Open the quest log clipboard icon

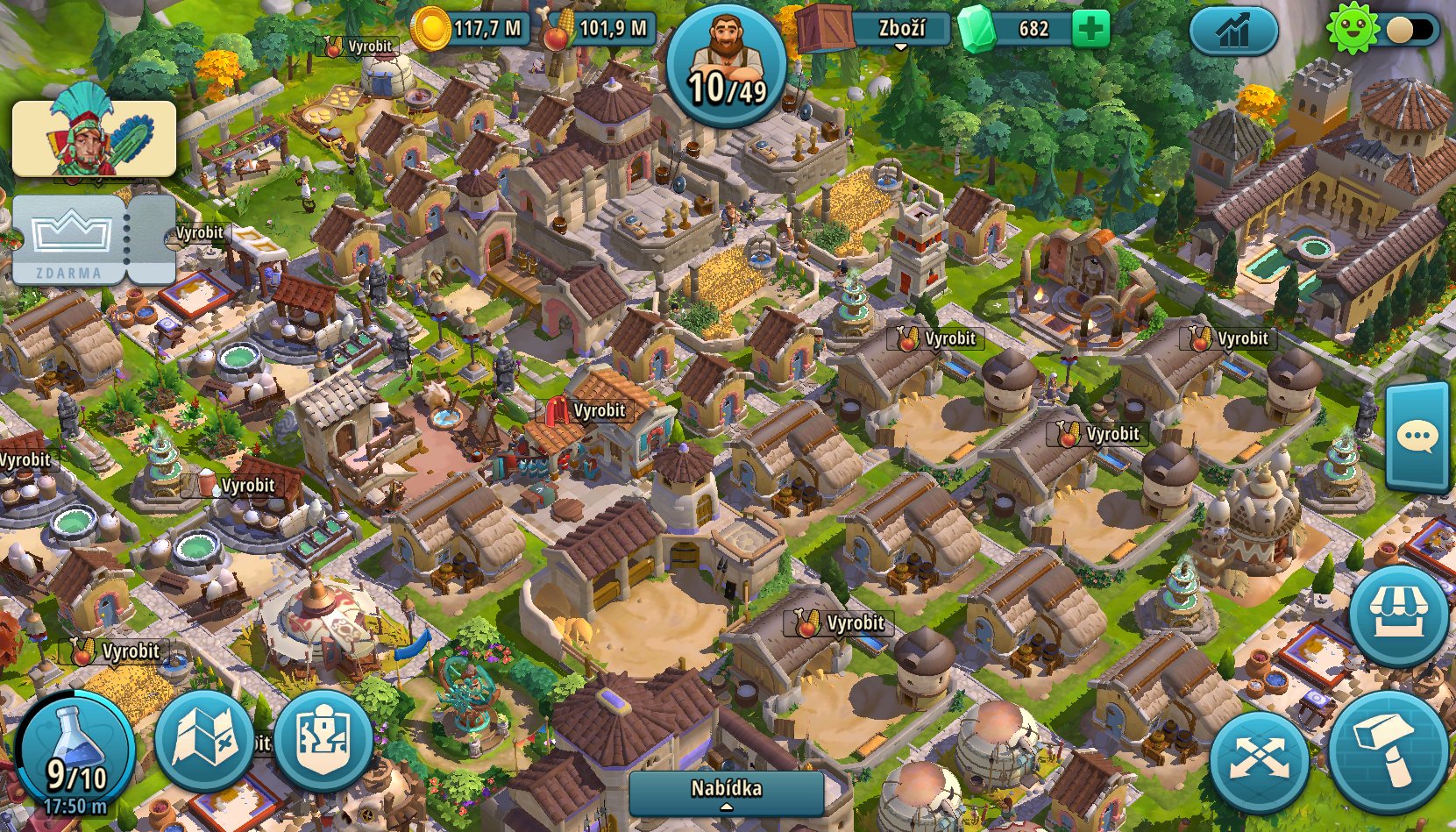click(x=322, y=742)
